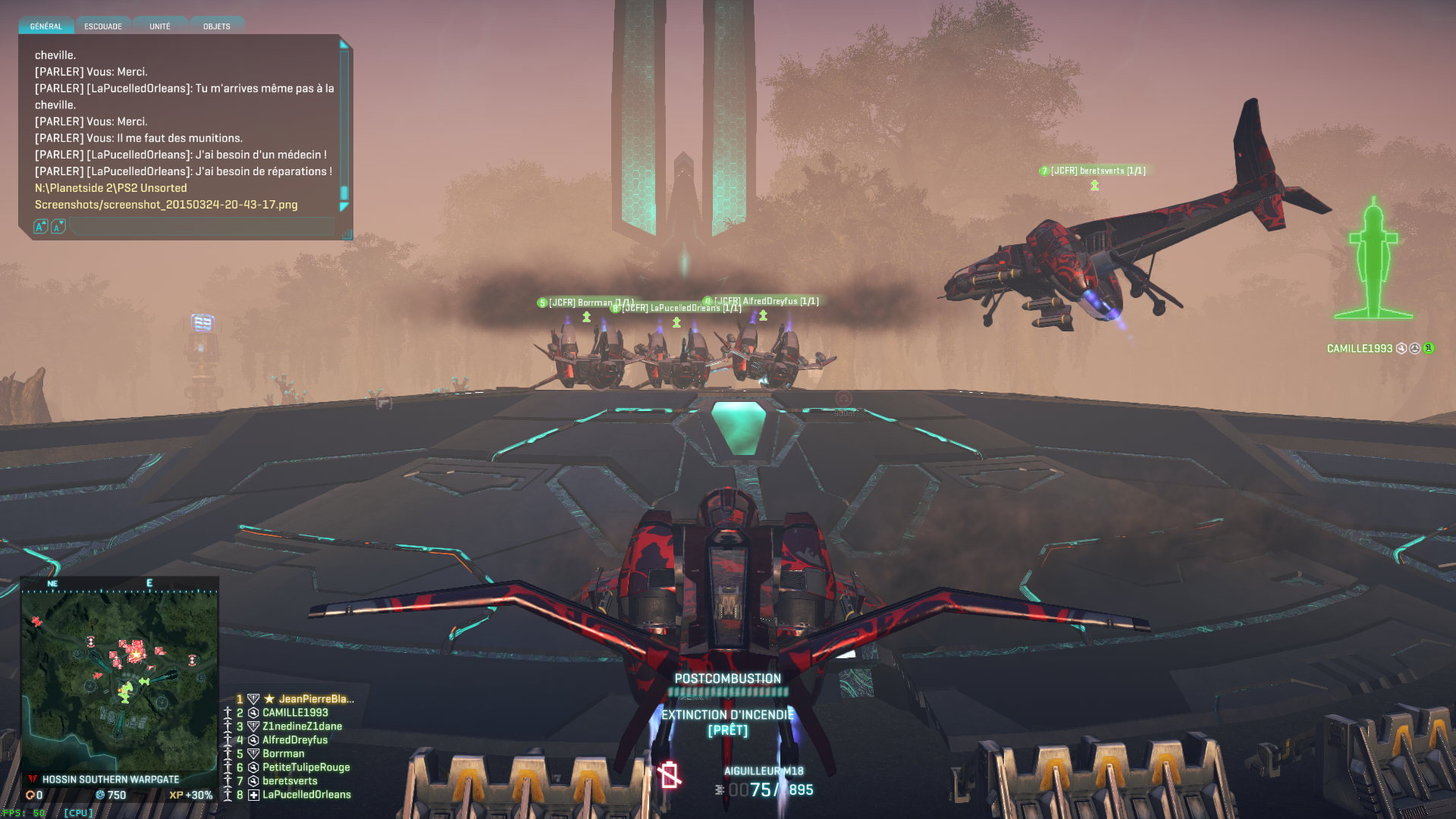Screen dimensions: 1456x819
Task: Click the chat scroll-down arrow
Action: coord(344,207)
